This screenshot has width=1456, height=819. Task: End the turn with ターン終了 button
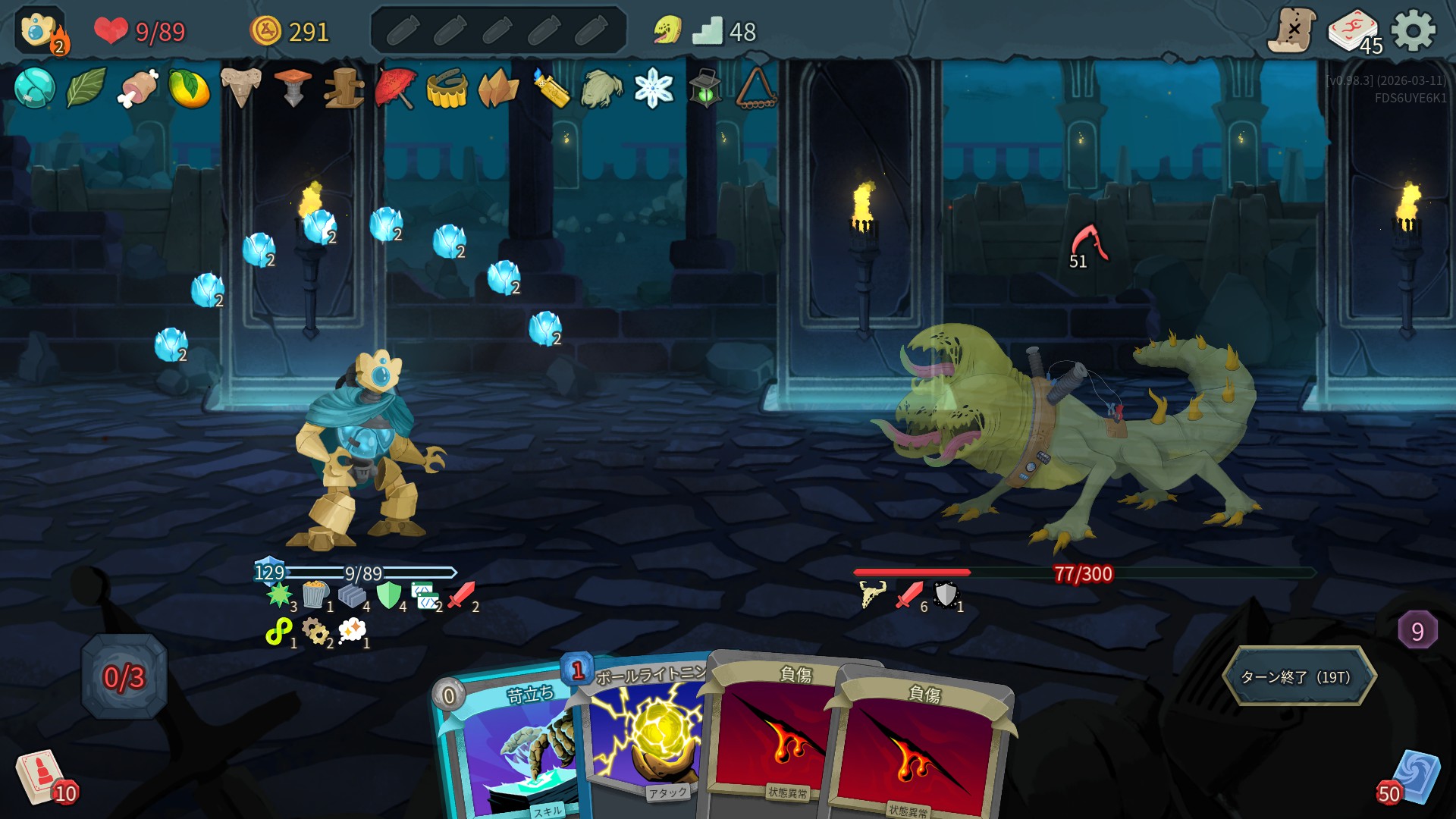[1298, 676]
